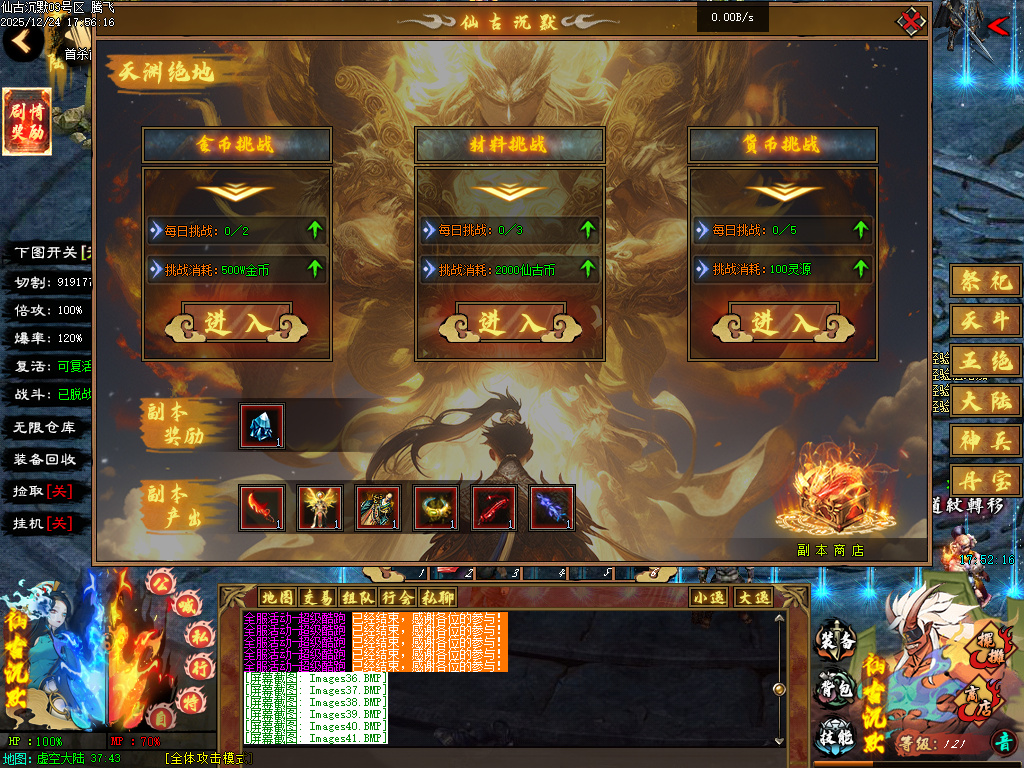
Task: Enter the 货币挑战 currency challenge
Action: tap(783, 323)
